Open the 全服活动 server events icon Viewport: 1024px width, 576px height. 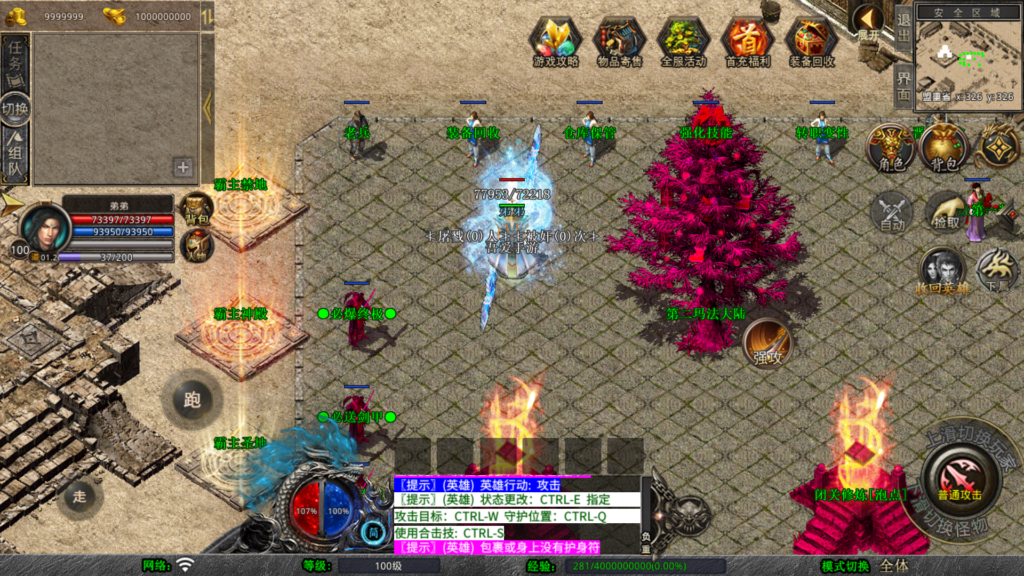point(683,41)
